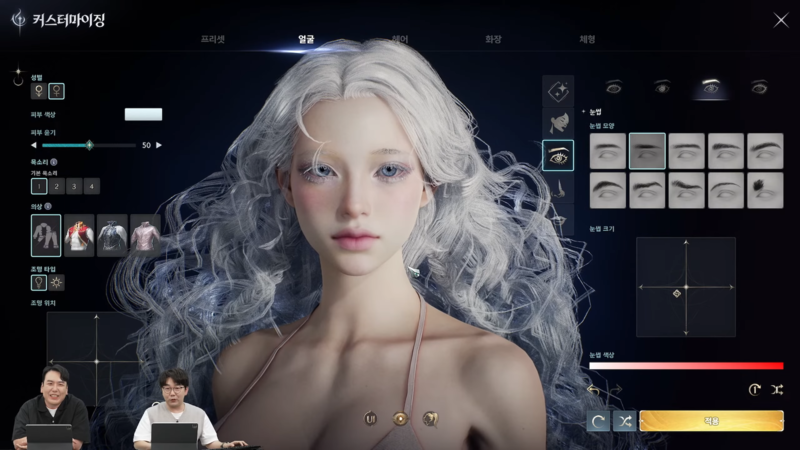This screenshot has height=450, width=800.
Task: Open the nose category in the face sidebar
Action: point(557,187)
